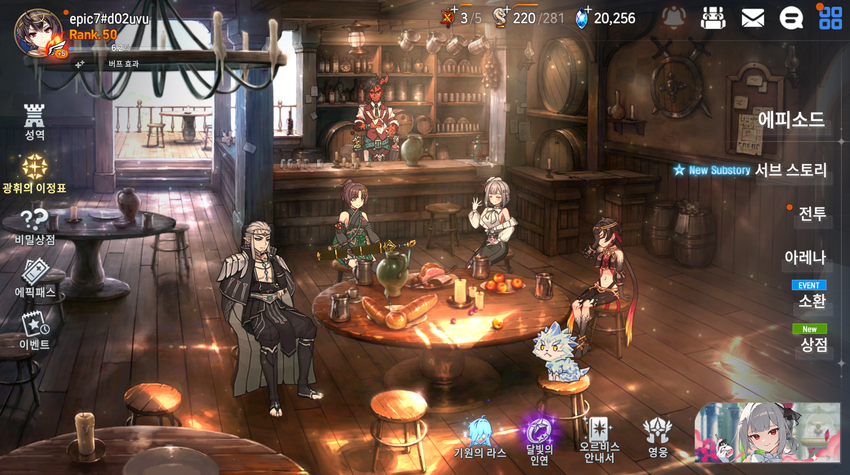
Task: Open 서브 스토리 side stories
Action: 790,170
